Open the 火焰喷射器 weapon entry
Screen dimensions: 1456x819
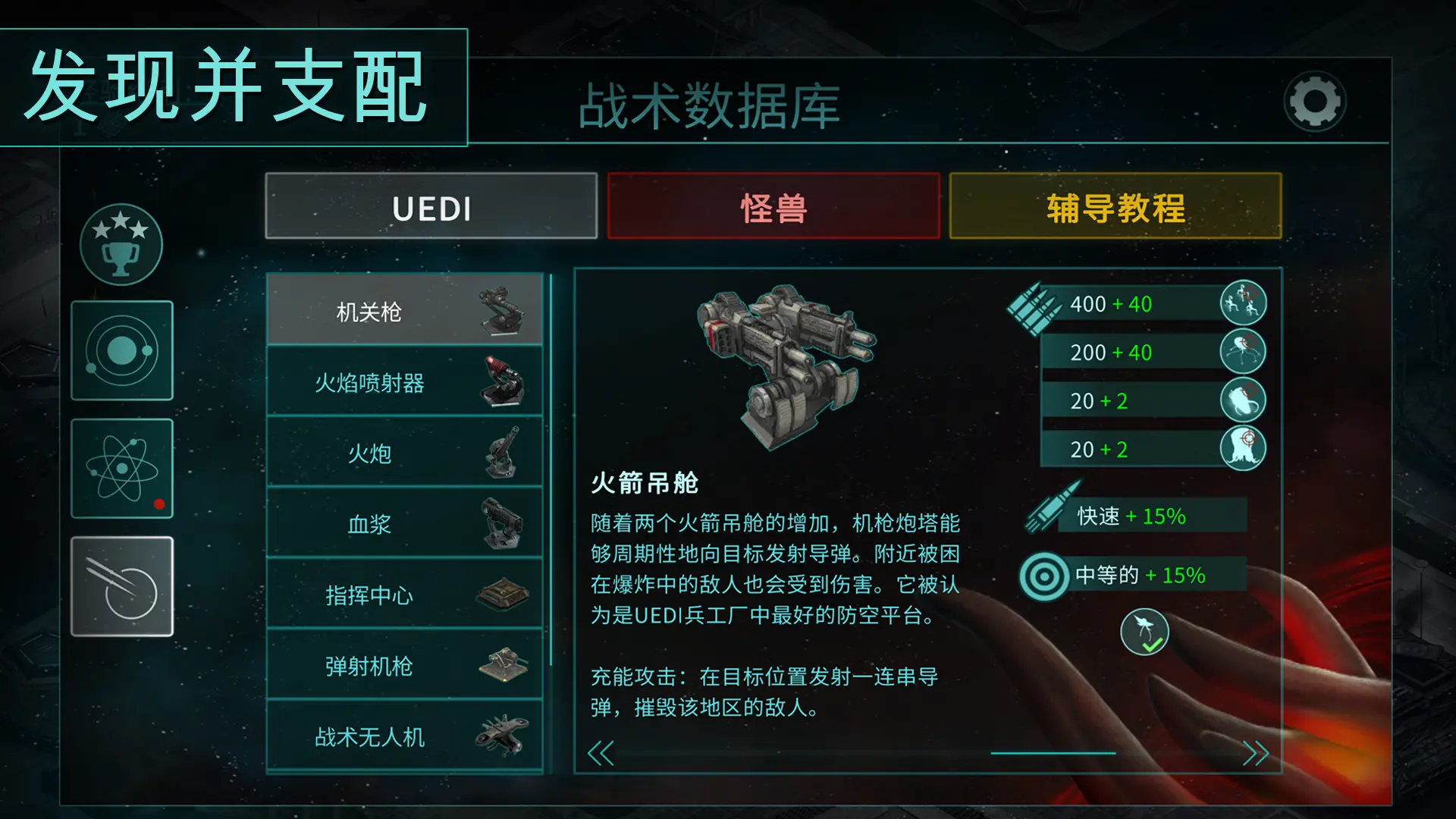click(406, 381)
